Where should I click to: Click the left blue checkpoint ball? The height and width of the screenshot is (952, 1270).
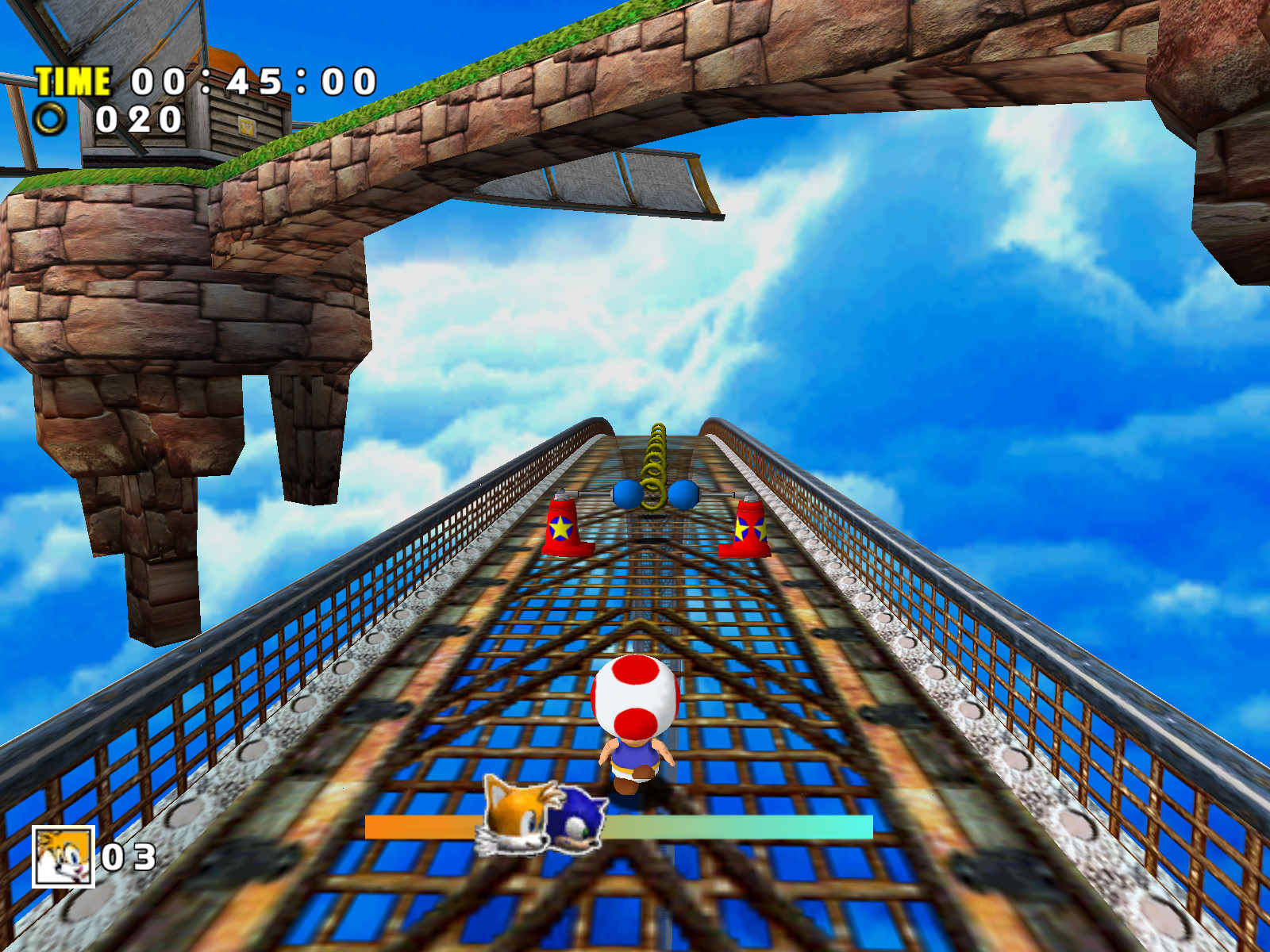click(626, 493)
